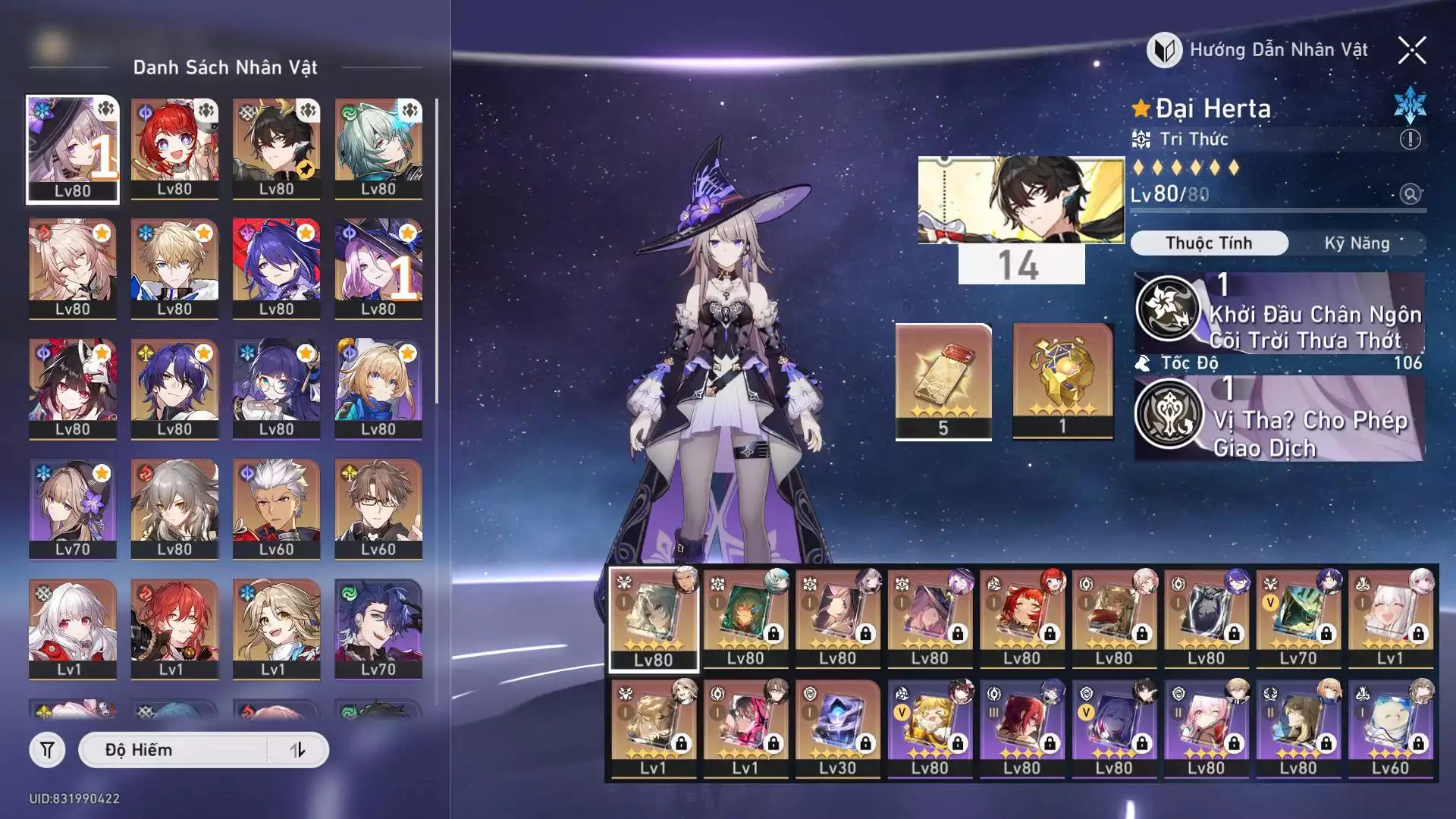Select the Lv60 light cone card
Image resolution: width=1456 pixels, height=819 pixels.
click(x=1390, y=728)
